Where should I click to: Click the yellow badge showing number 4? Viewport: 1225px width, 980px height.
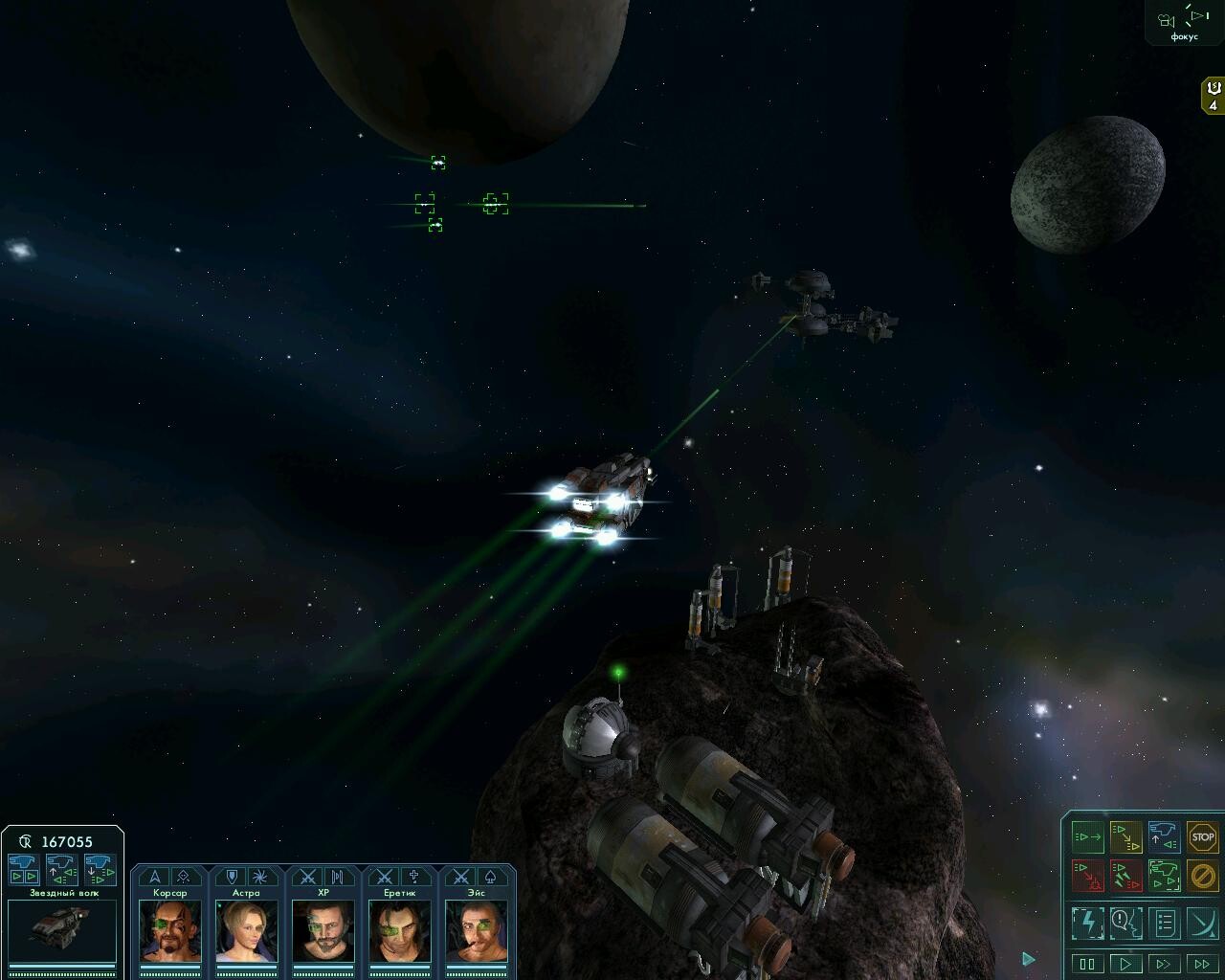coord(1214,97)
